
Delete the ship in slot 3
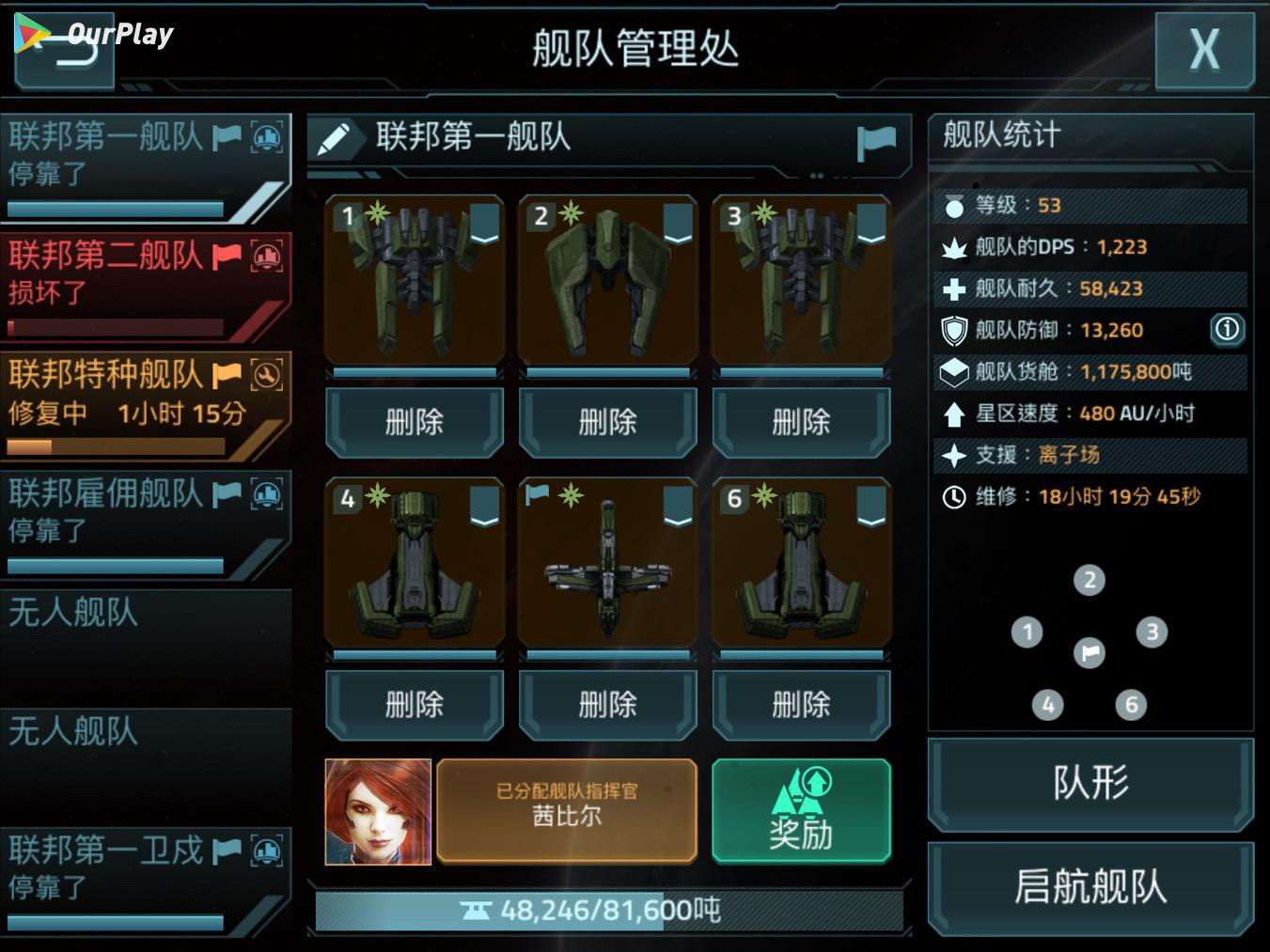click(801, 422)
